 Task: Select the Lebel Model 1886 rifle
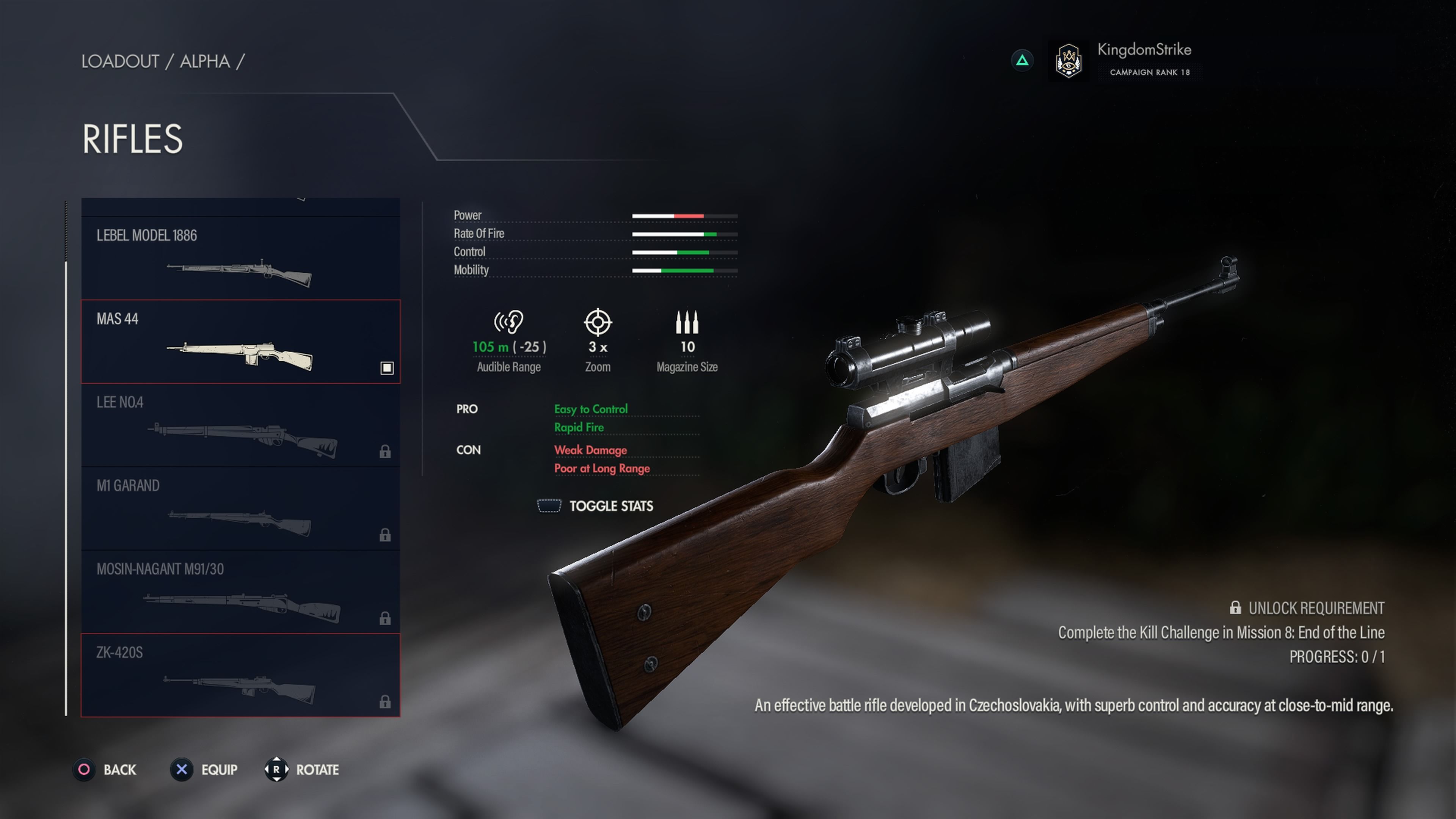click(x=240, y=258)
